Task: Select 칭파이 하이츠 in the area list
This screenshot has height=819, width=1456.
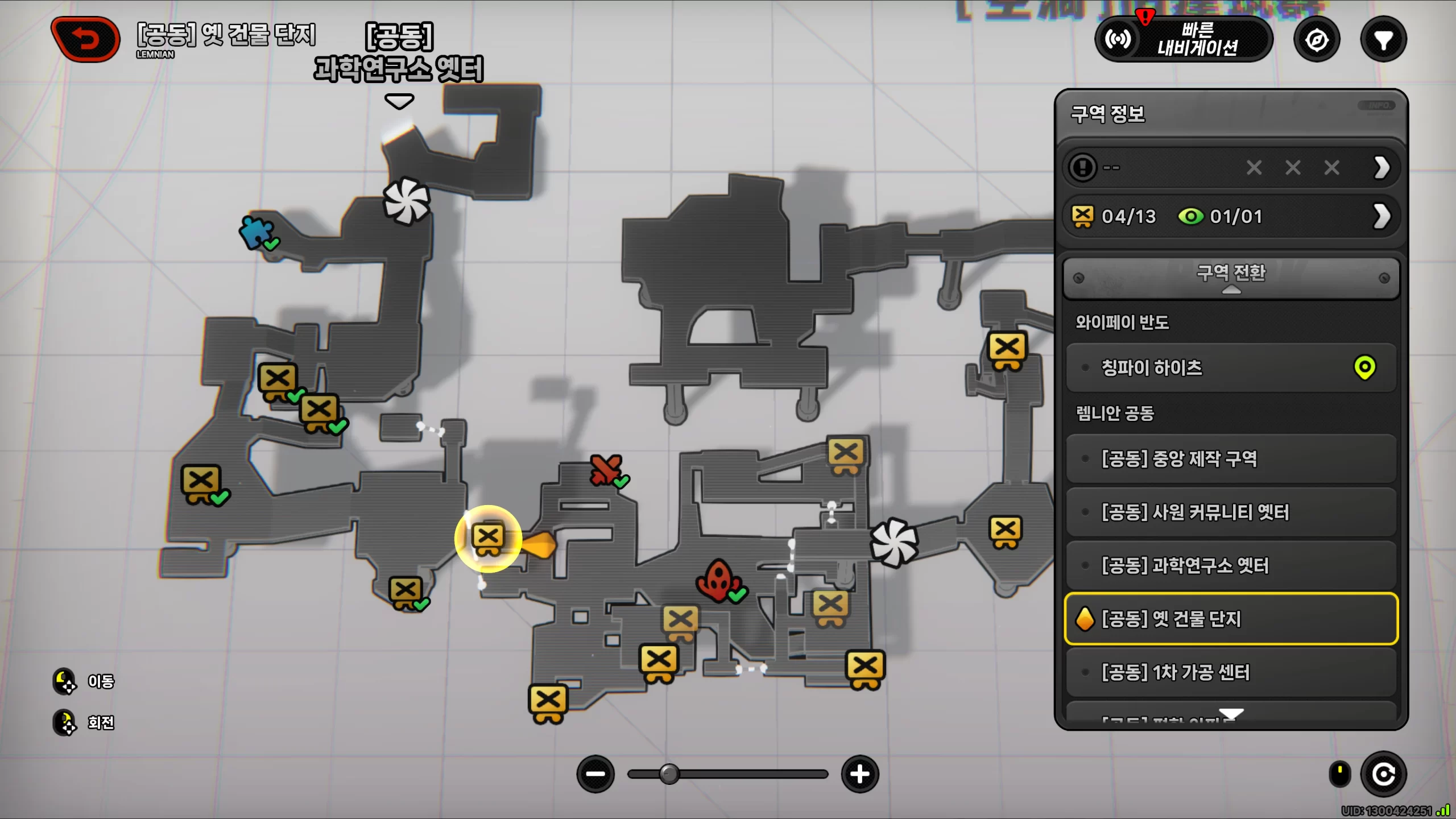Action: tap(1231, 368)
